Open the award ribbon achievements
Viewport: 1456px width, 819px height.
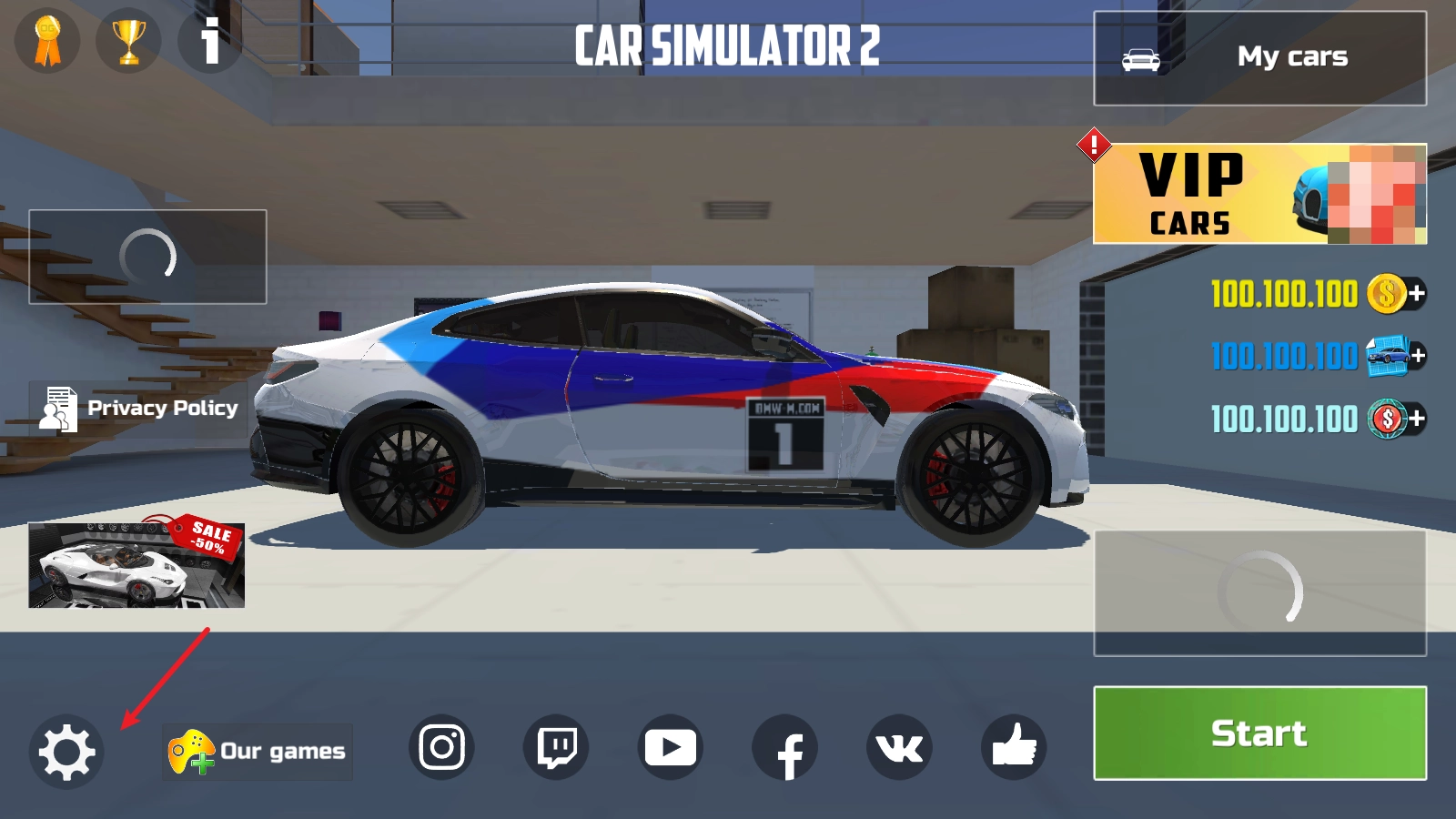pyautogui.click(x=47, y=41)
